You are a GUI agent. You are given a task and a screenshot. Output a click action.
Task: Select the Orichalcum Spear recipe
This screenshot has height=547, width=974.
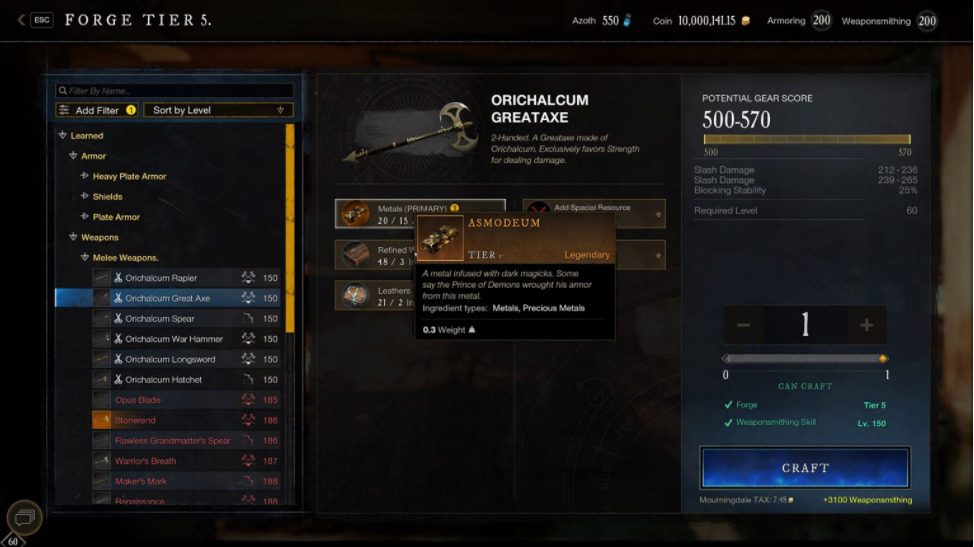(x=159, y=319)
